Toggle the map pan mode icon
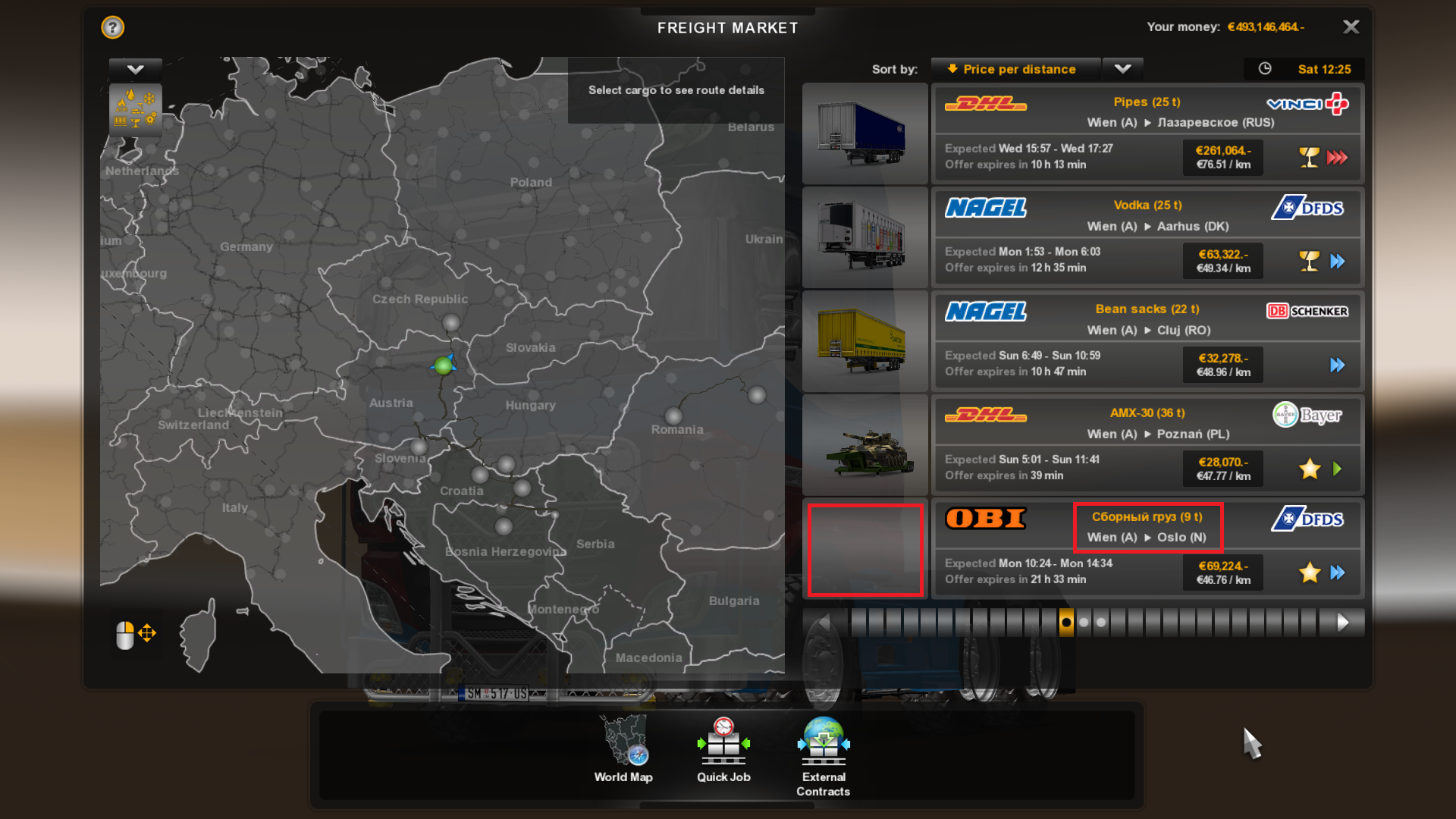 click(x=146, y=632)
